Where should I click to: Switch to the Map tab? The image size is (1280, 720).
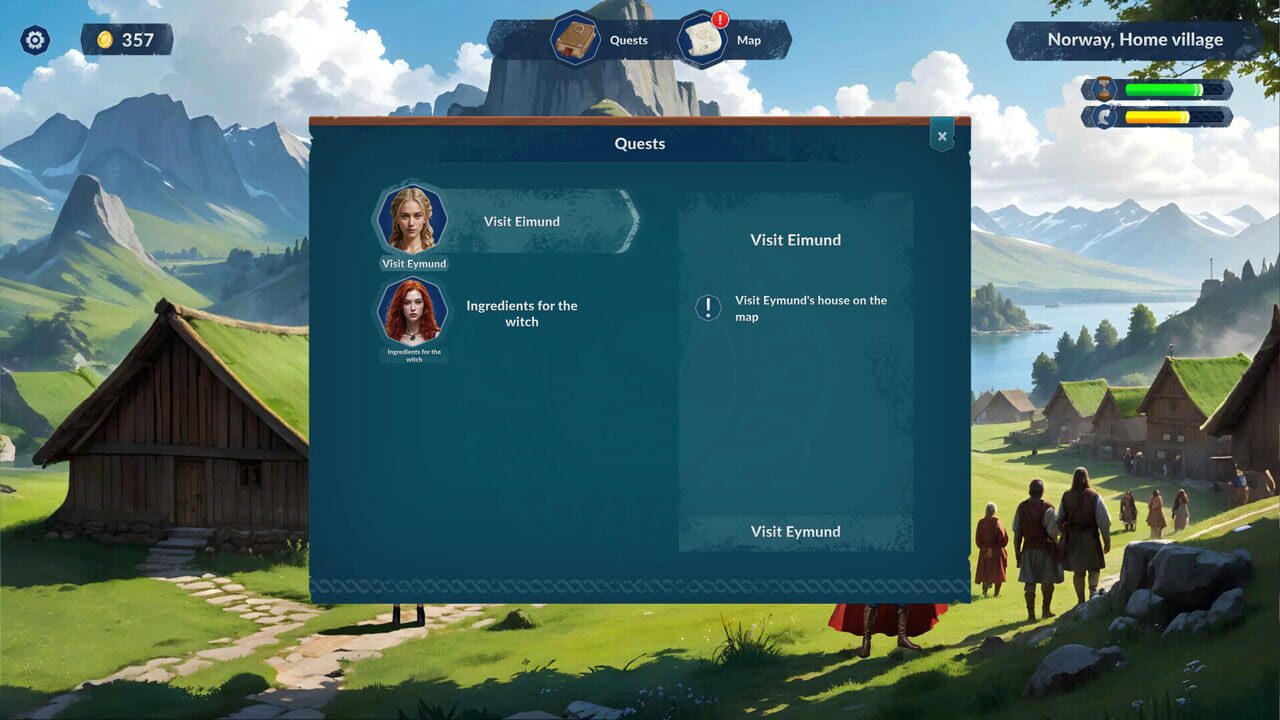750,40
